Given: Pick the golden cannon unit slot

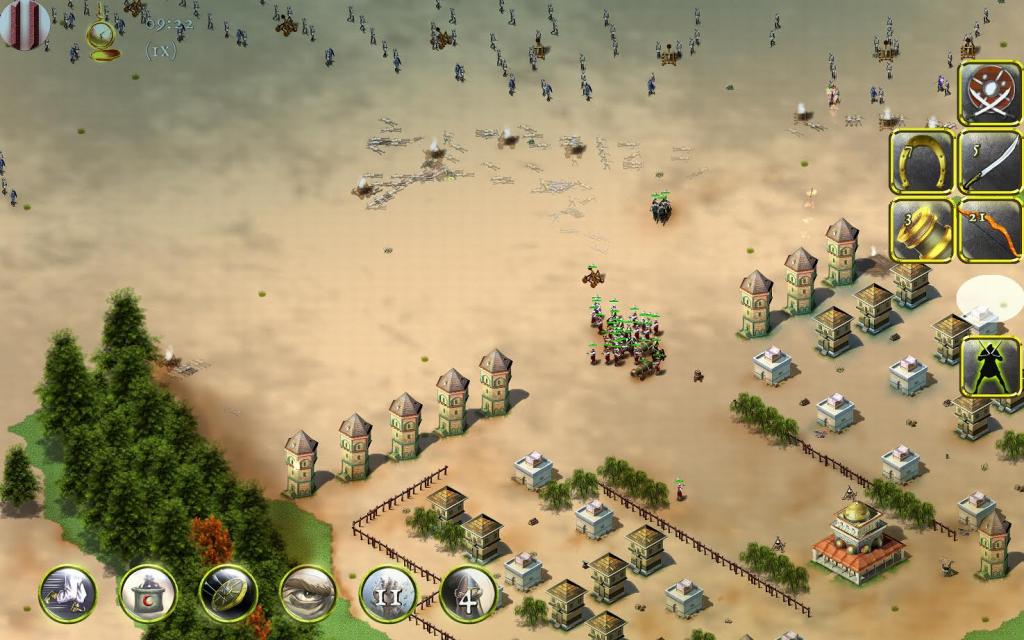Looking at the screenshot, I should point(921,230).
